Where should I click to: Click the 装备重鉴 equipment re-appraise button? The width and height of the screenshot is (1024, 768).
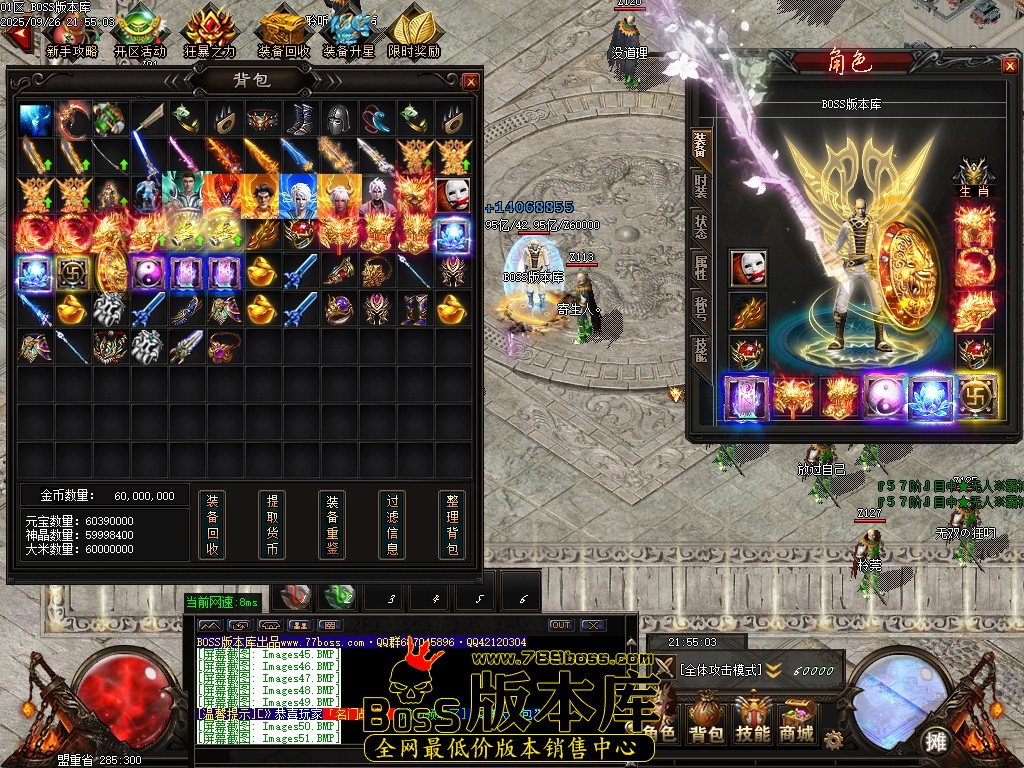click(332, 524)
